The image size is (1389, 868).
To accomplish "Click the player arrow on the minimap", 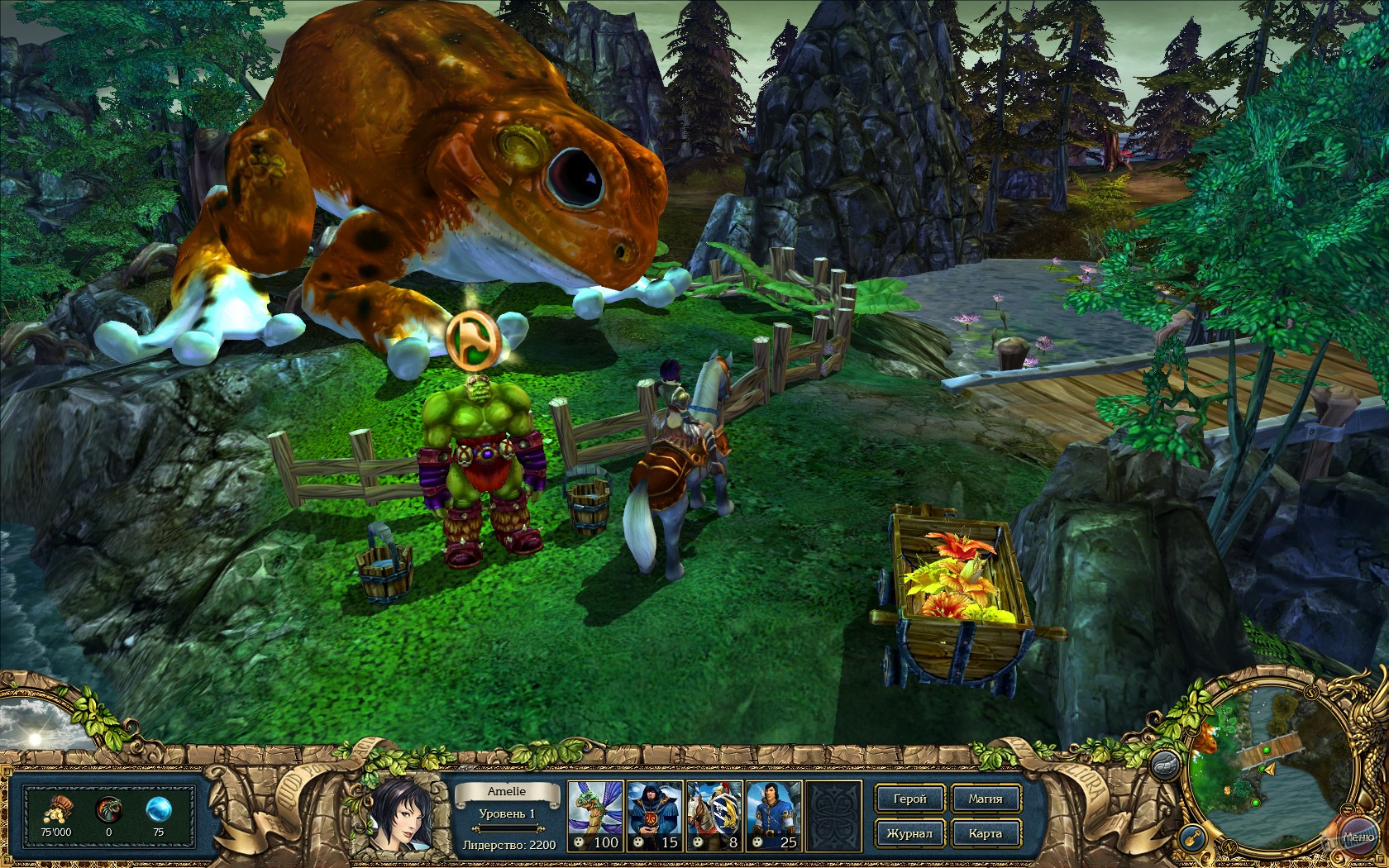I will [1269, 770].
